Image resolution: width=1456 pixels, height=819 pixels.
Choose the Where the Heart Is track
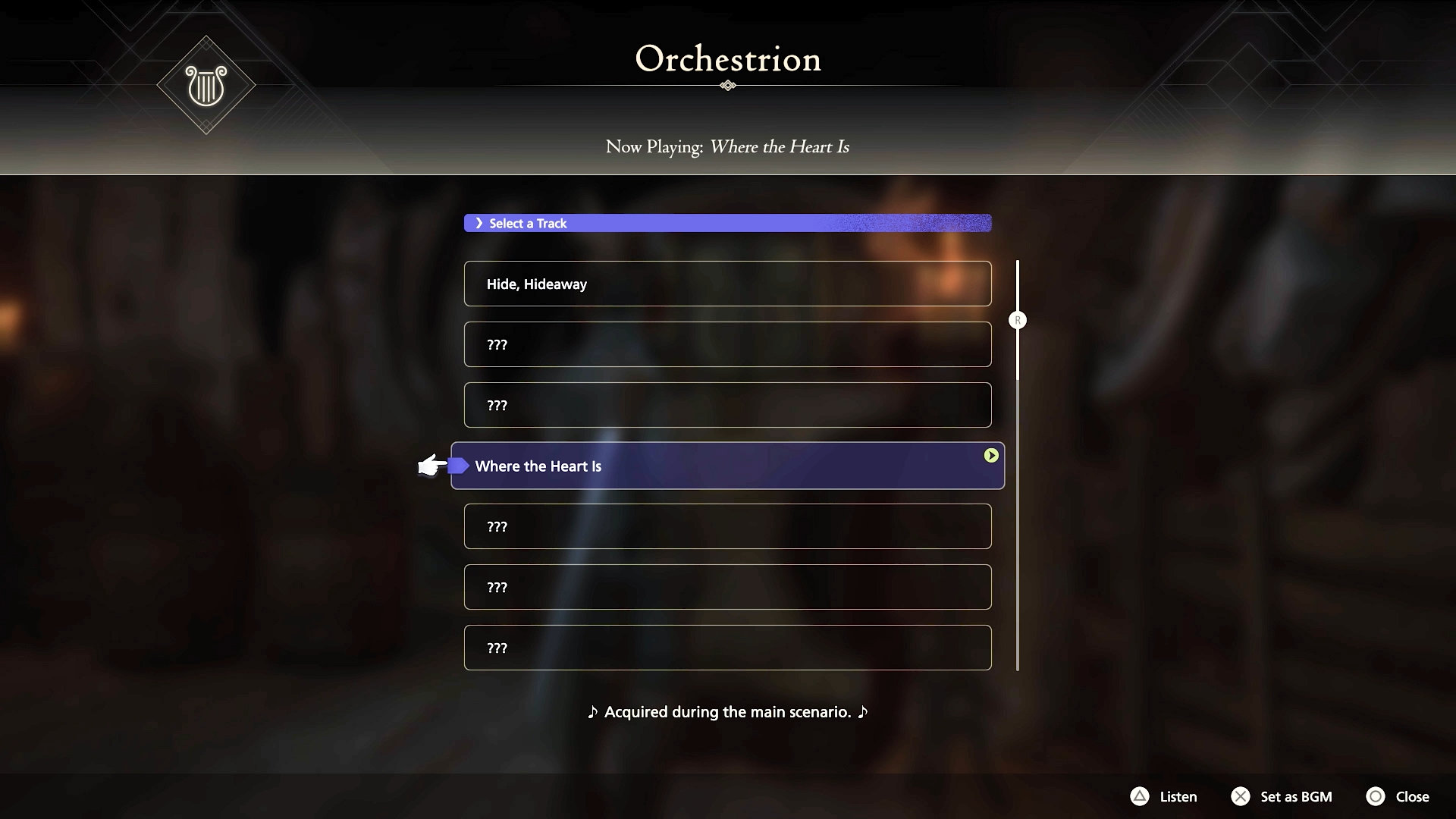tap(727, 466)
